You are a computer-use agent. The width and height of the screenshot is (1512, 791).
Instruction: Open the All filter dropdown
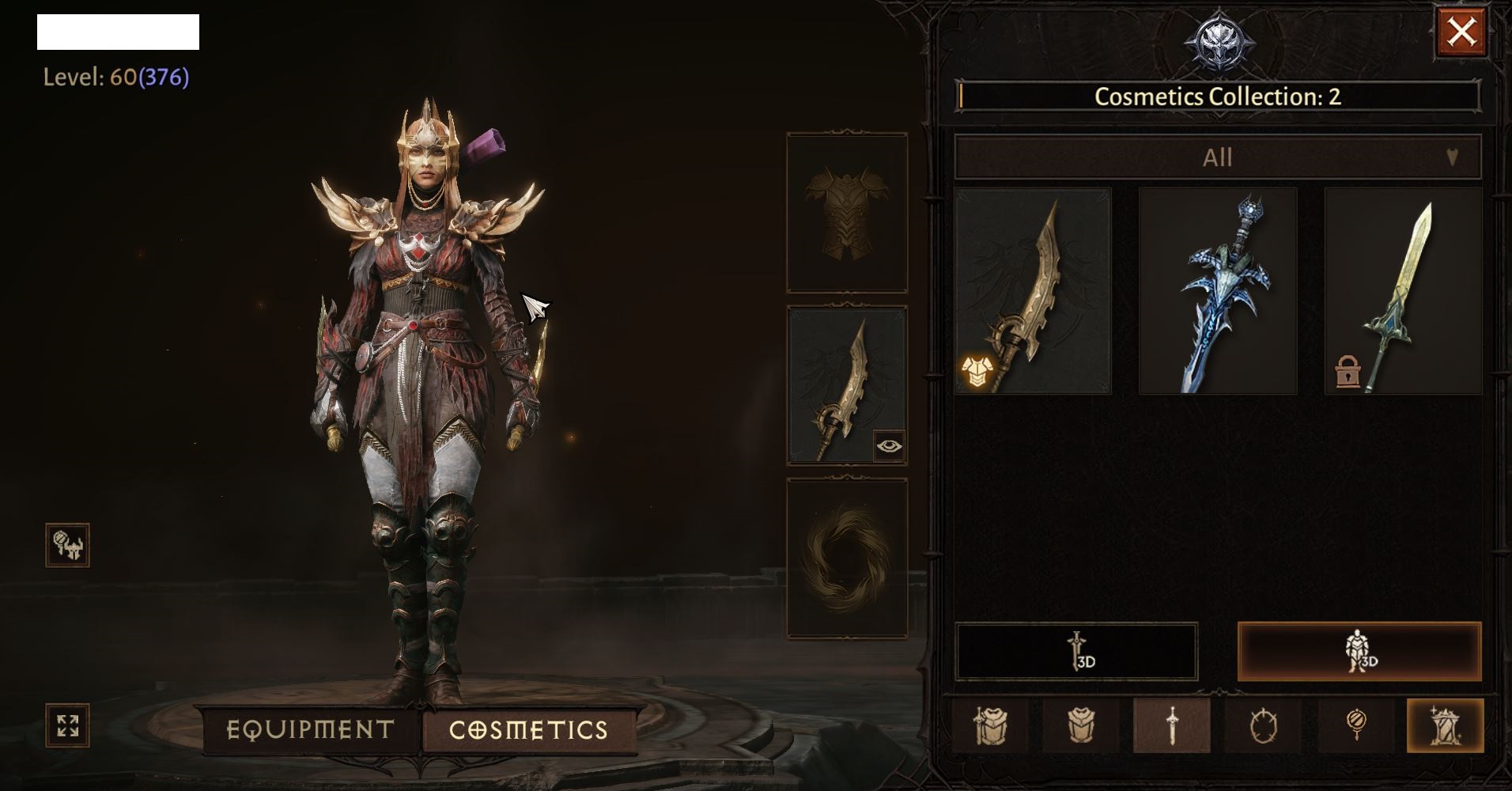1217,157
